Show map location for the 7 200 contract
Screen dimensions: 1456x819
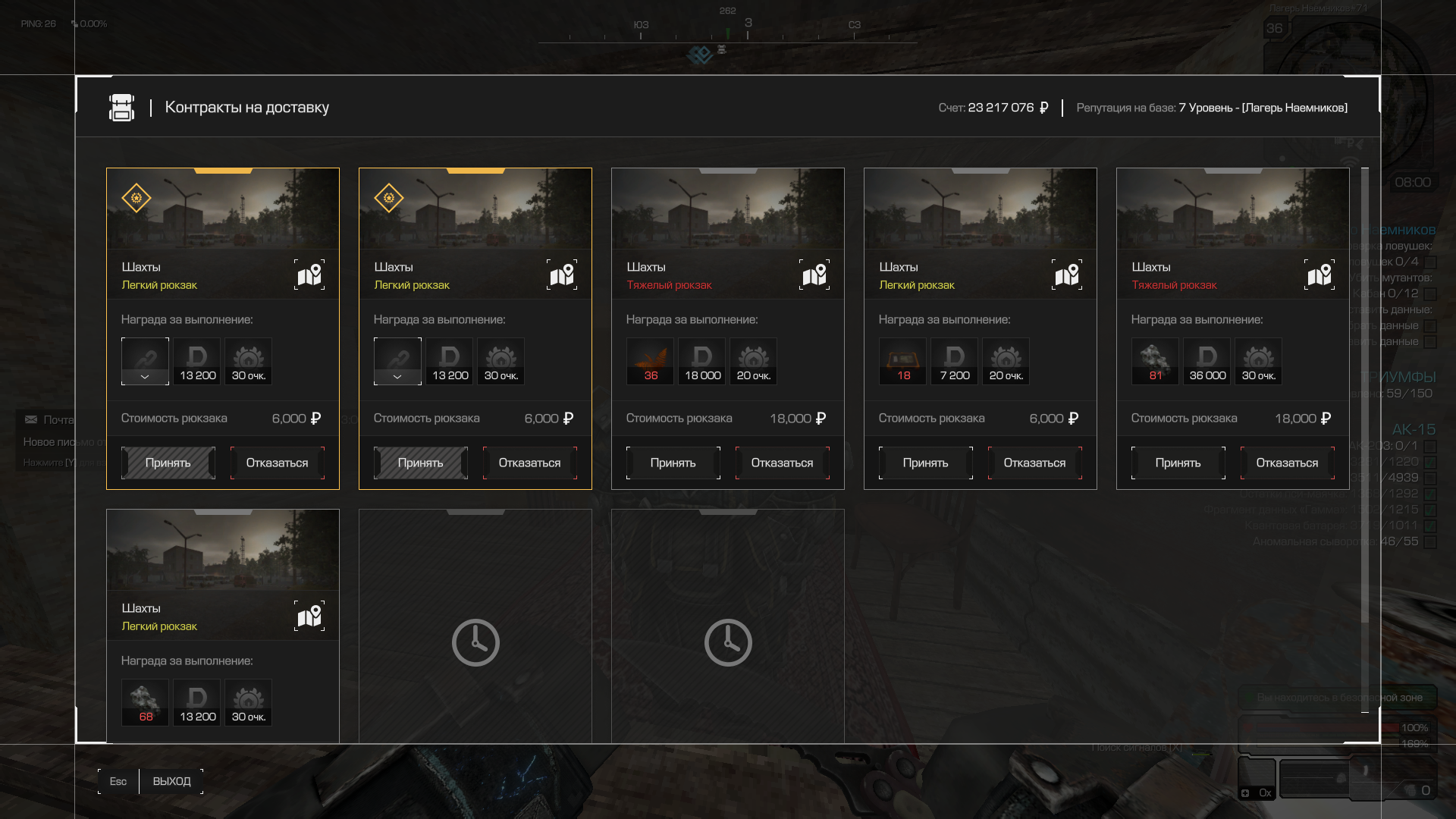pyautogui.click(x=1067, y=275)
